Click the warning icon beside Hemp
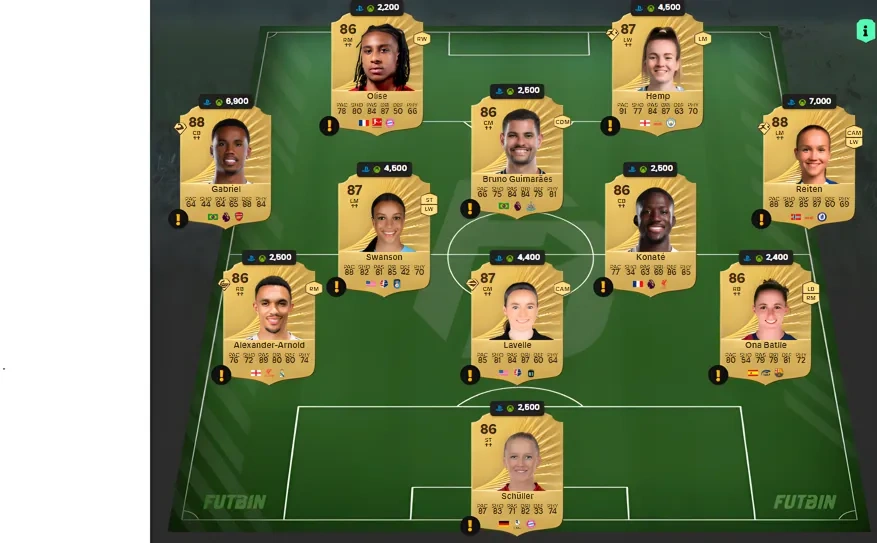Viewport: 877px width, 543px height. tap(610, 126)
